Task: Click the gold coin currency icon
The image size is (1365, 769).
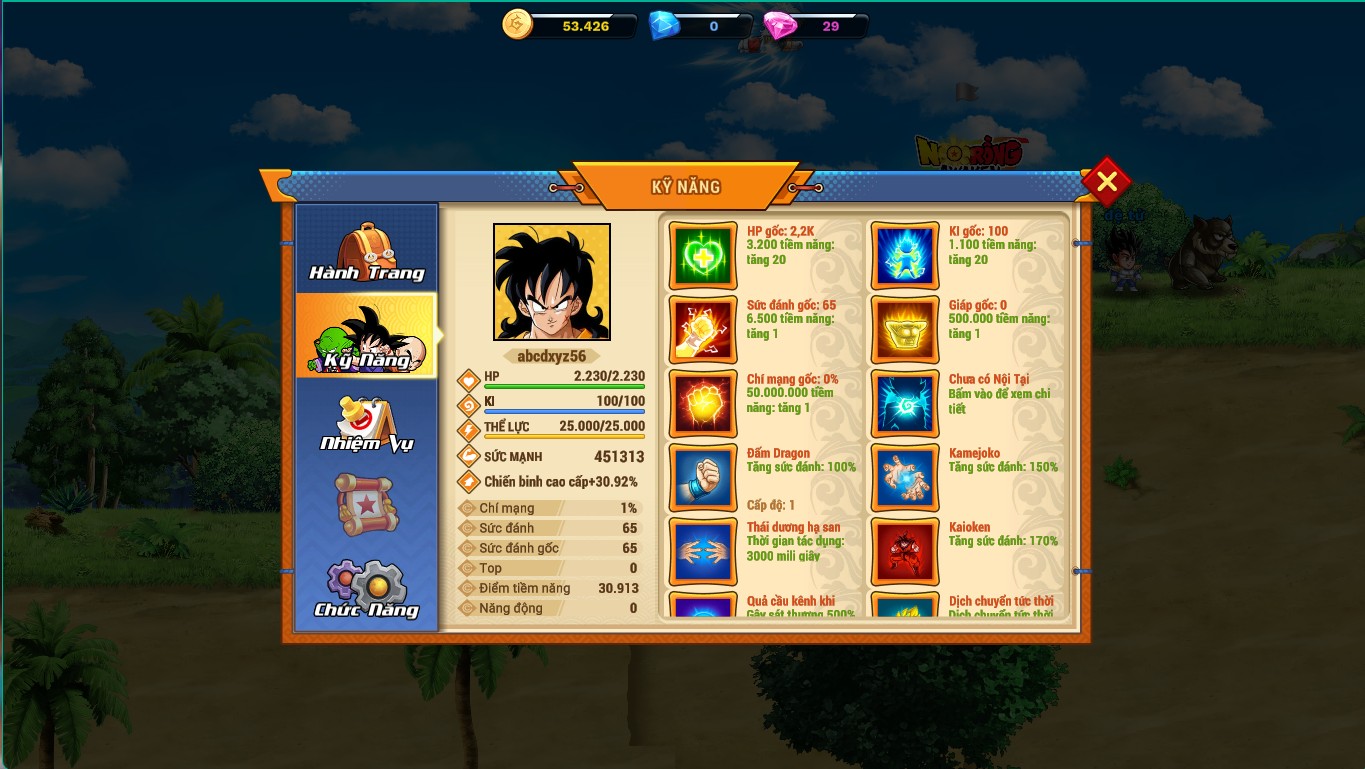Action: coord(518,25)
